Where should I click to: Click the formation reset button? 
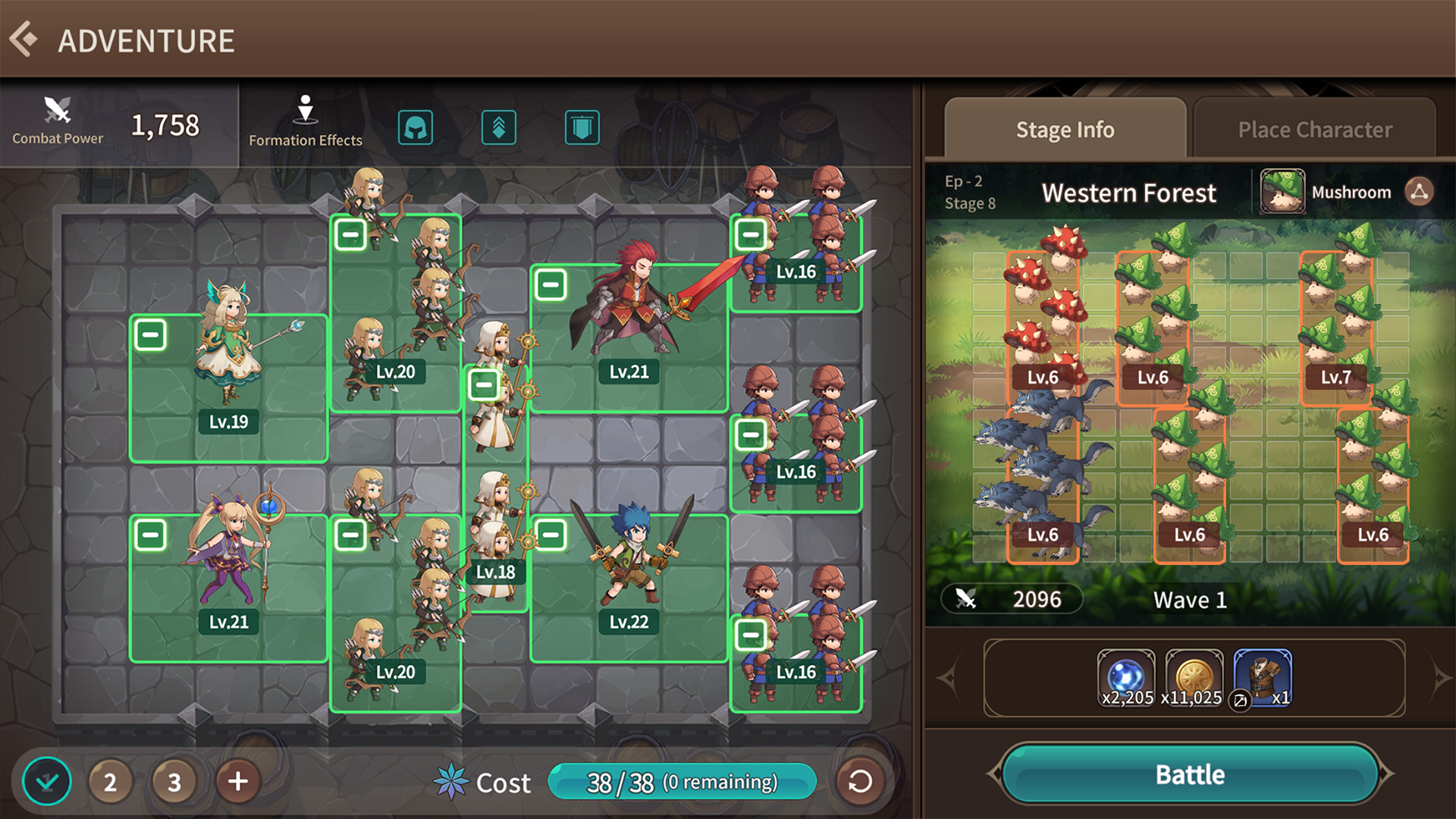(859, 781)
